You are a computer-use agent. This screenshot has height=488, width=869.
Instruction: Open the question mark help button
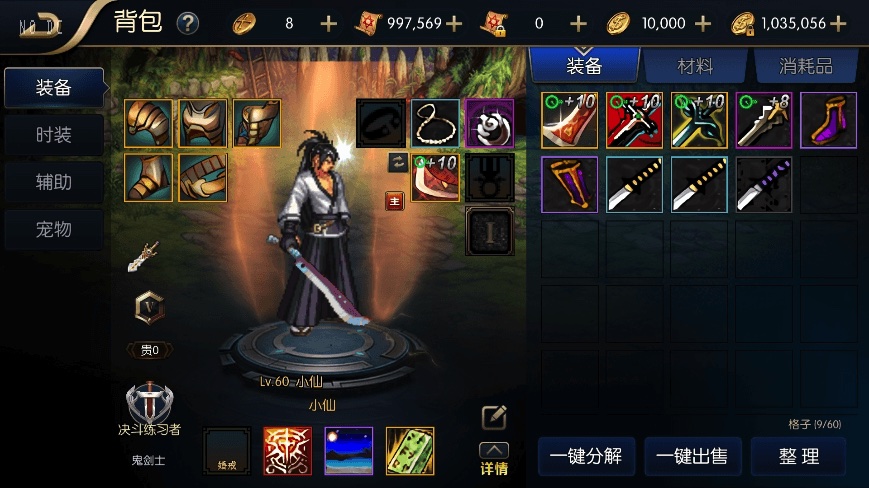tap(187, 23)
